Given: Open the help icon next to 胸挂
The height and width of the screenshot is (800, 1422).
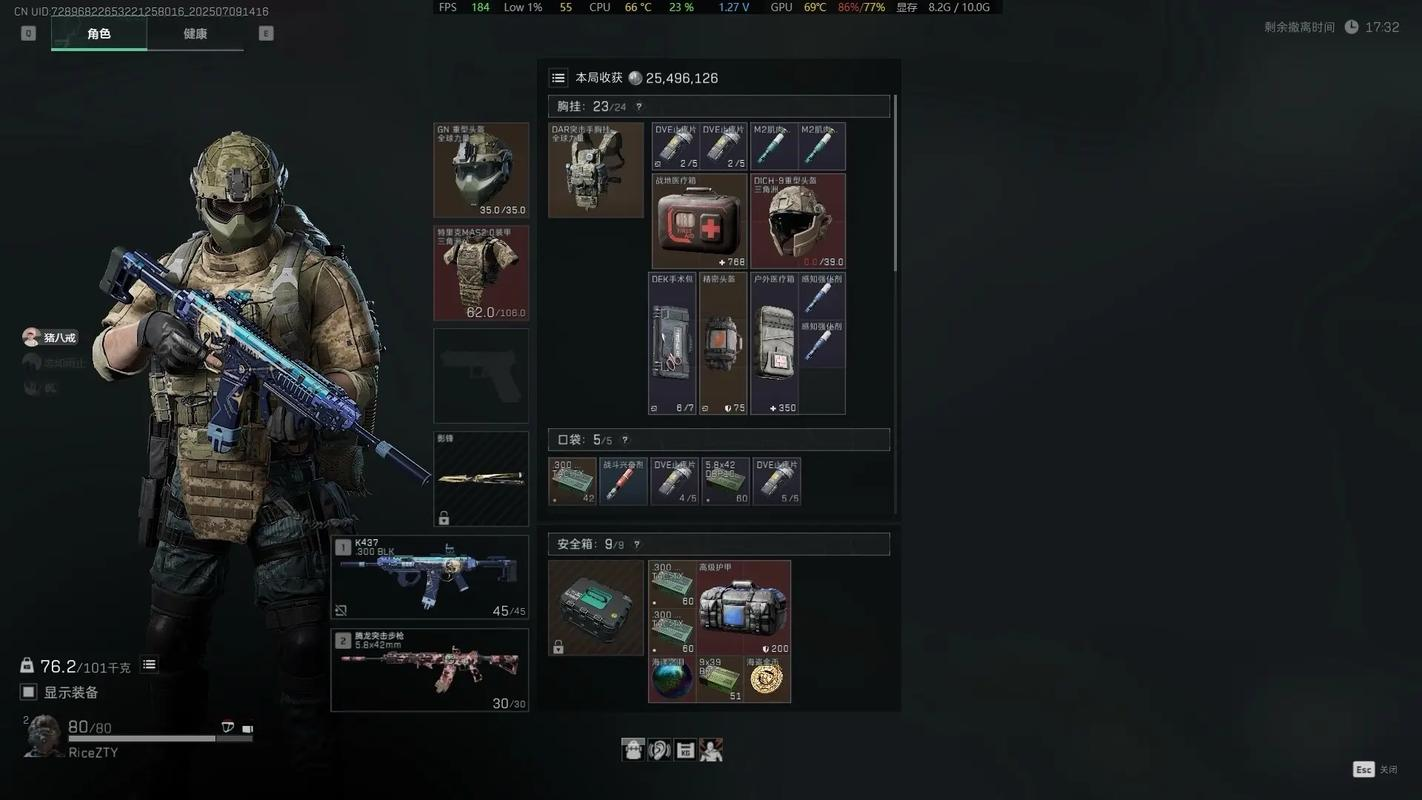Looking at the screenshot, I should (x=639, y=107).
